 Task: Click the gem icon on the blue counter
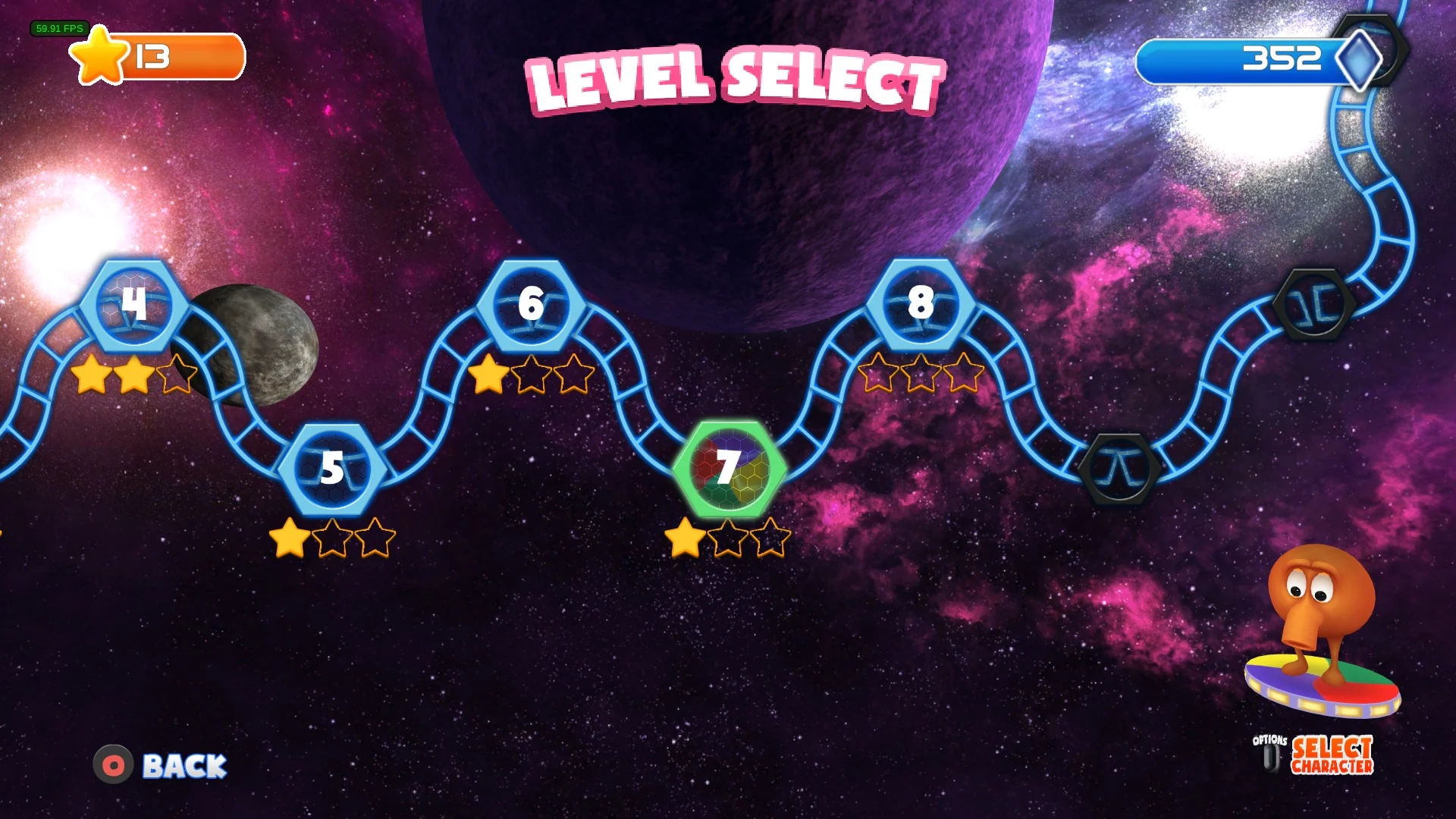1362,61
